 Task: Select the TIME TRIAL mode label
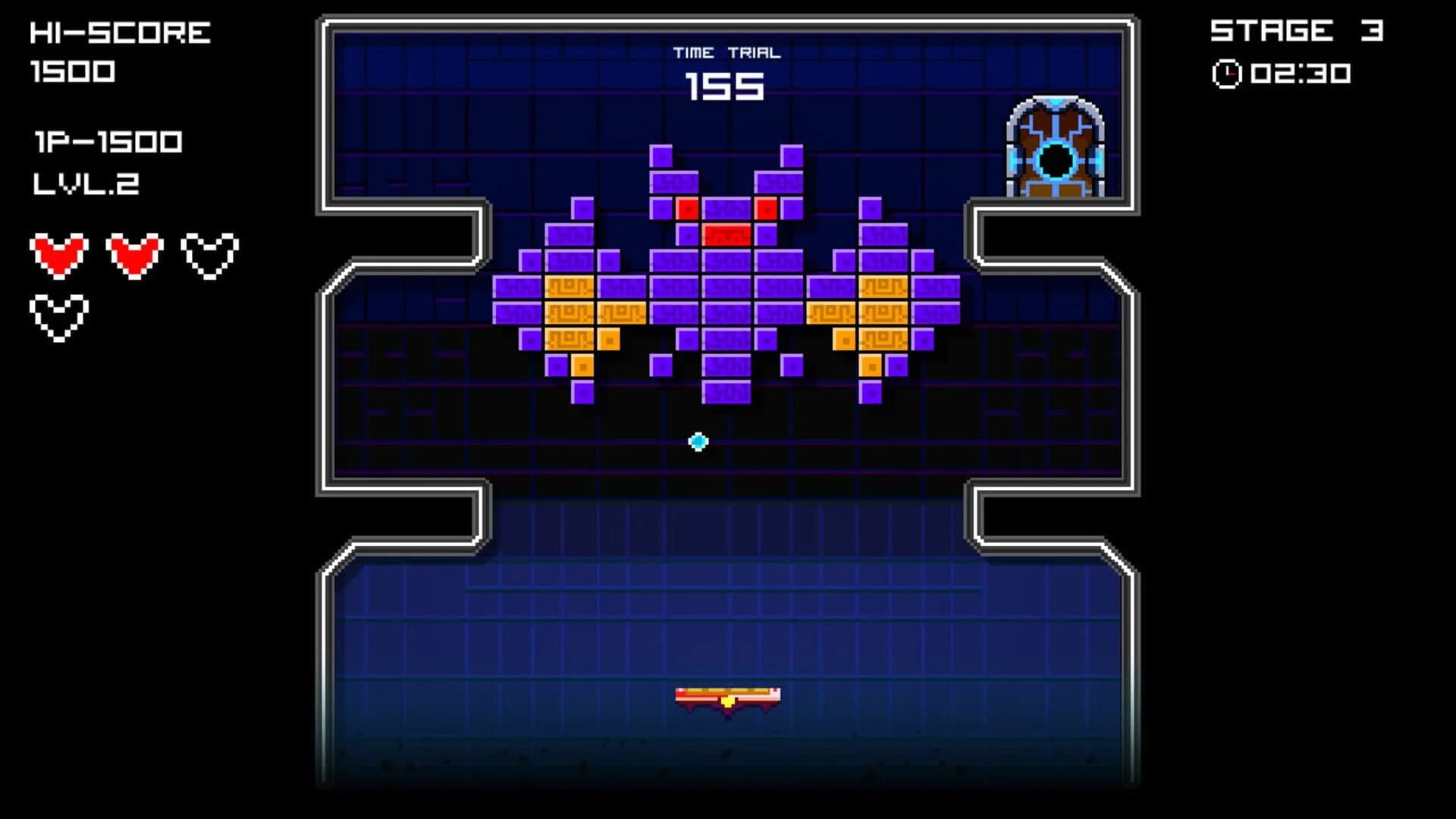726,52
